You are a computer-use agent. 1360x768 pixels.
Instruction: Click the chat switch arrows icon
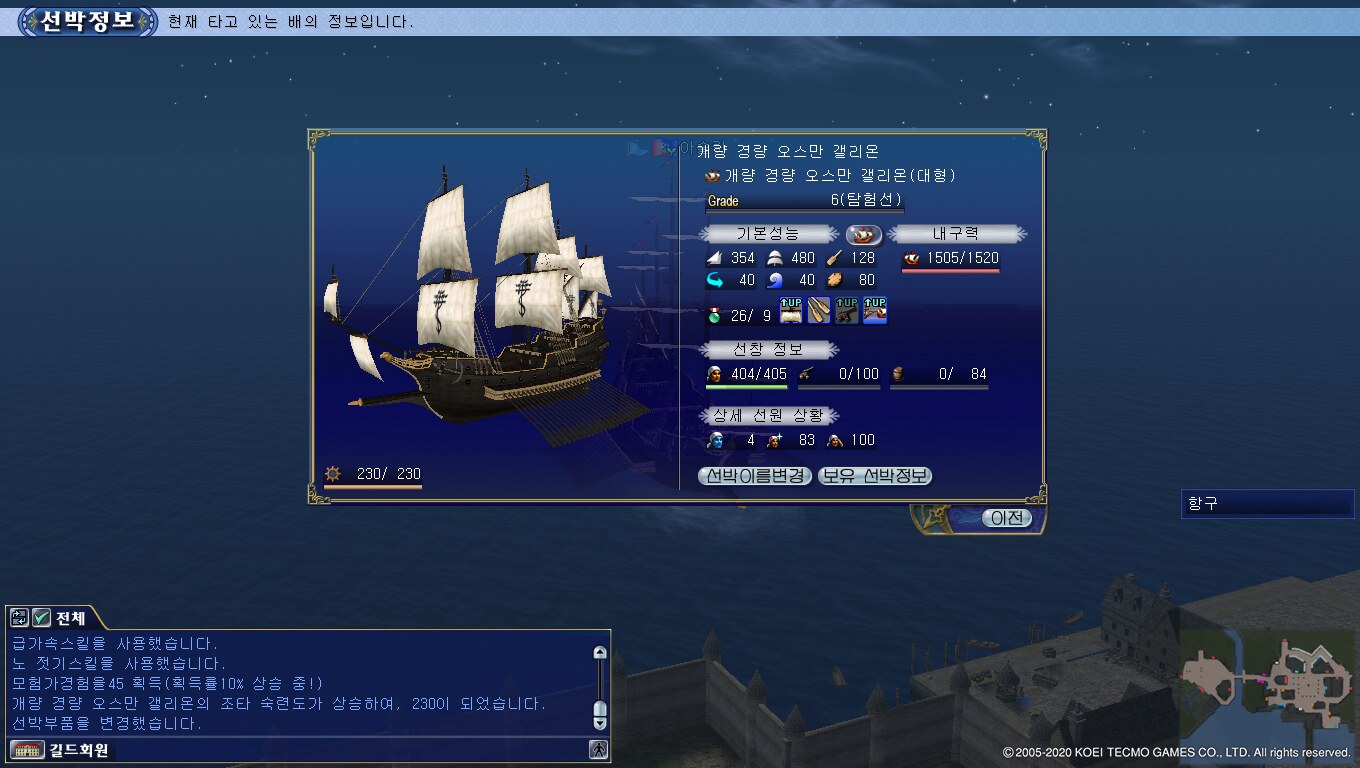coord(19,618)
